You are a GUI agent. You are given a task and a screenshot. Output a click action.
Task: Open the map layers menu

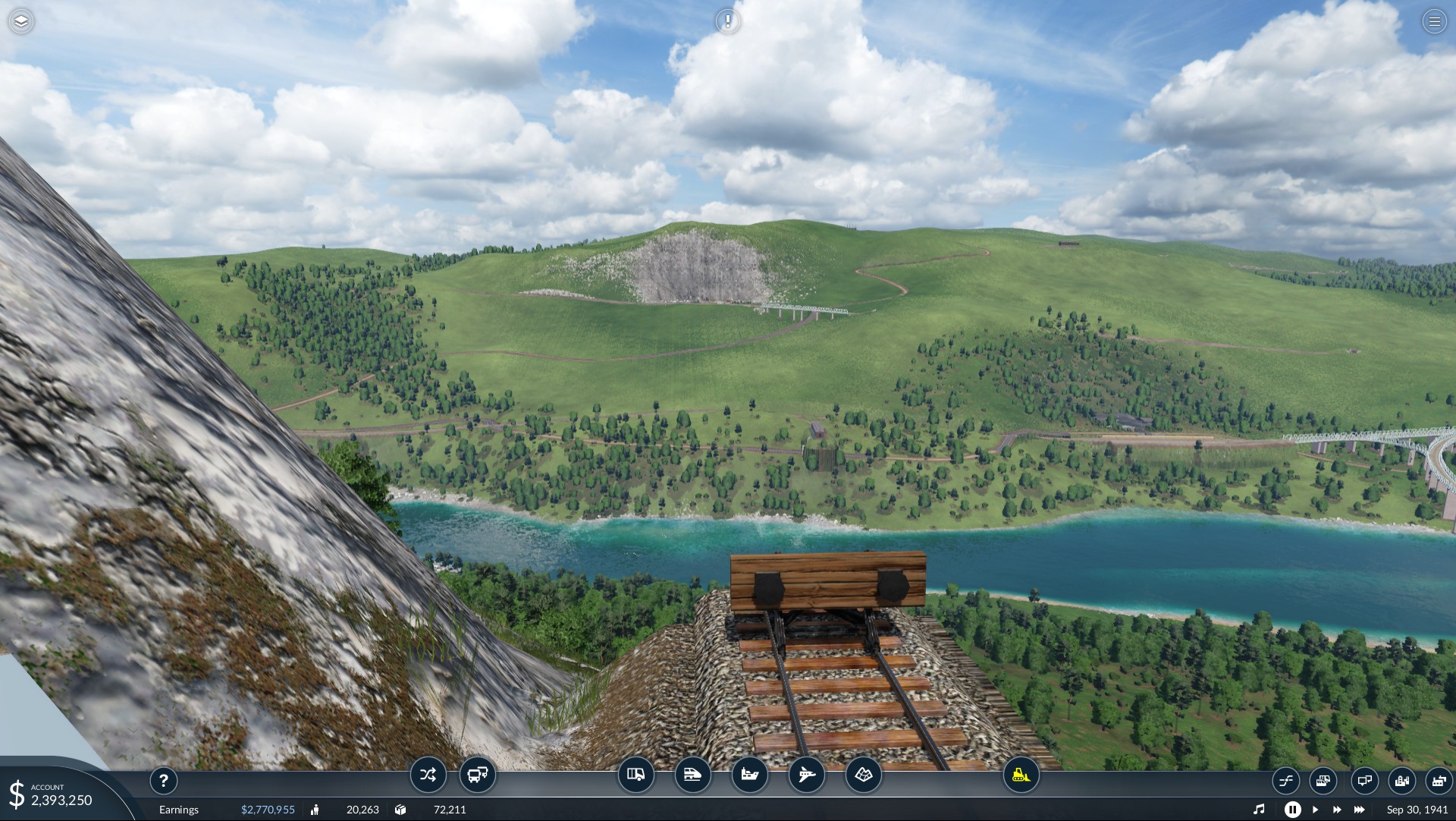pyautogui.click(x=21, y=21)
